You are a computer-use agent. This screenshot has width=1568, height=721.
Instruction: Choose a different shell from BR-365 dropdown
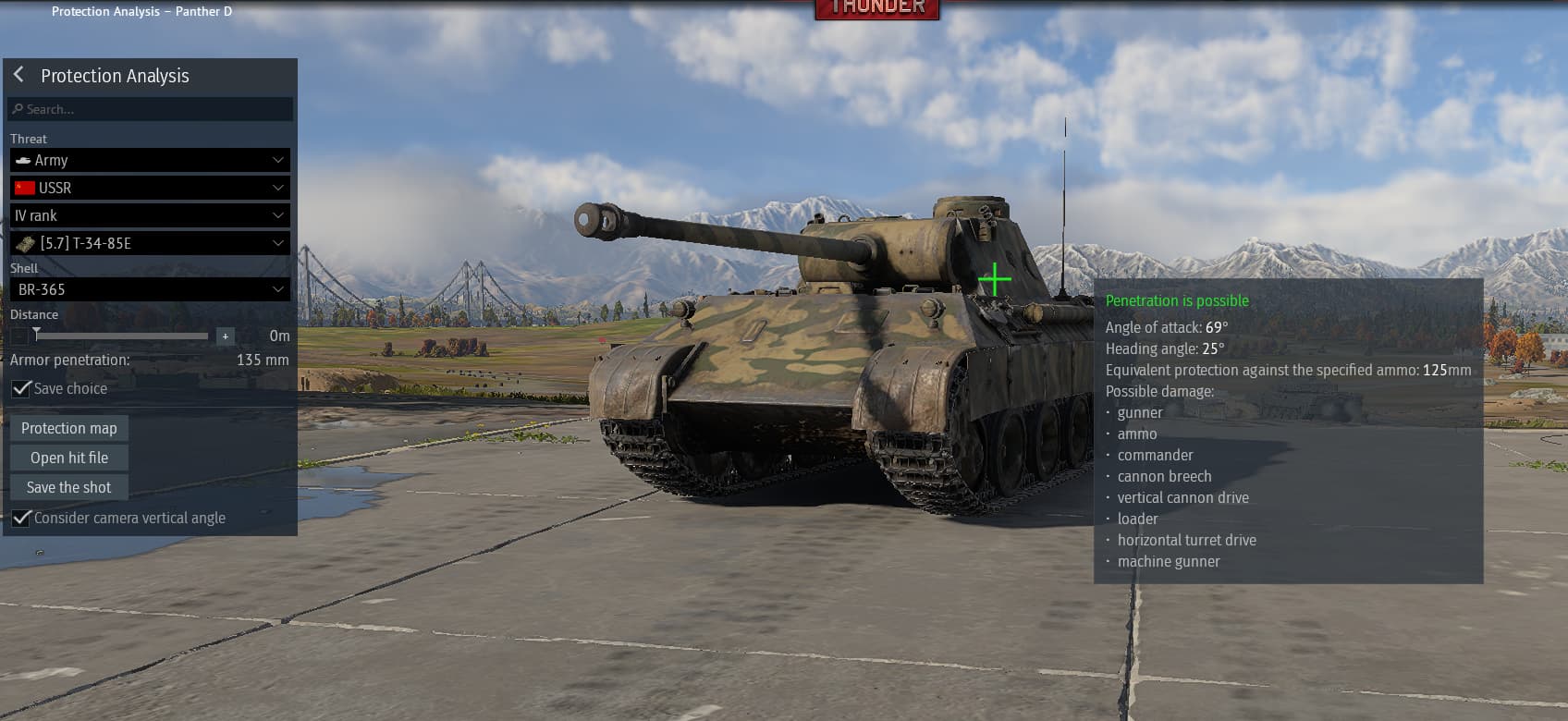tap(150, 289)
